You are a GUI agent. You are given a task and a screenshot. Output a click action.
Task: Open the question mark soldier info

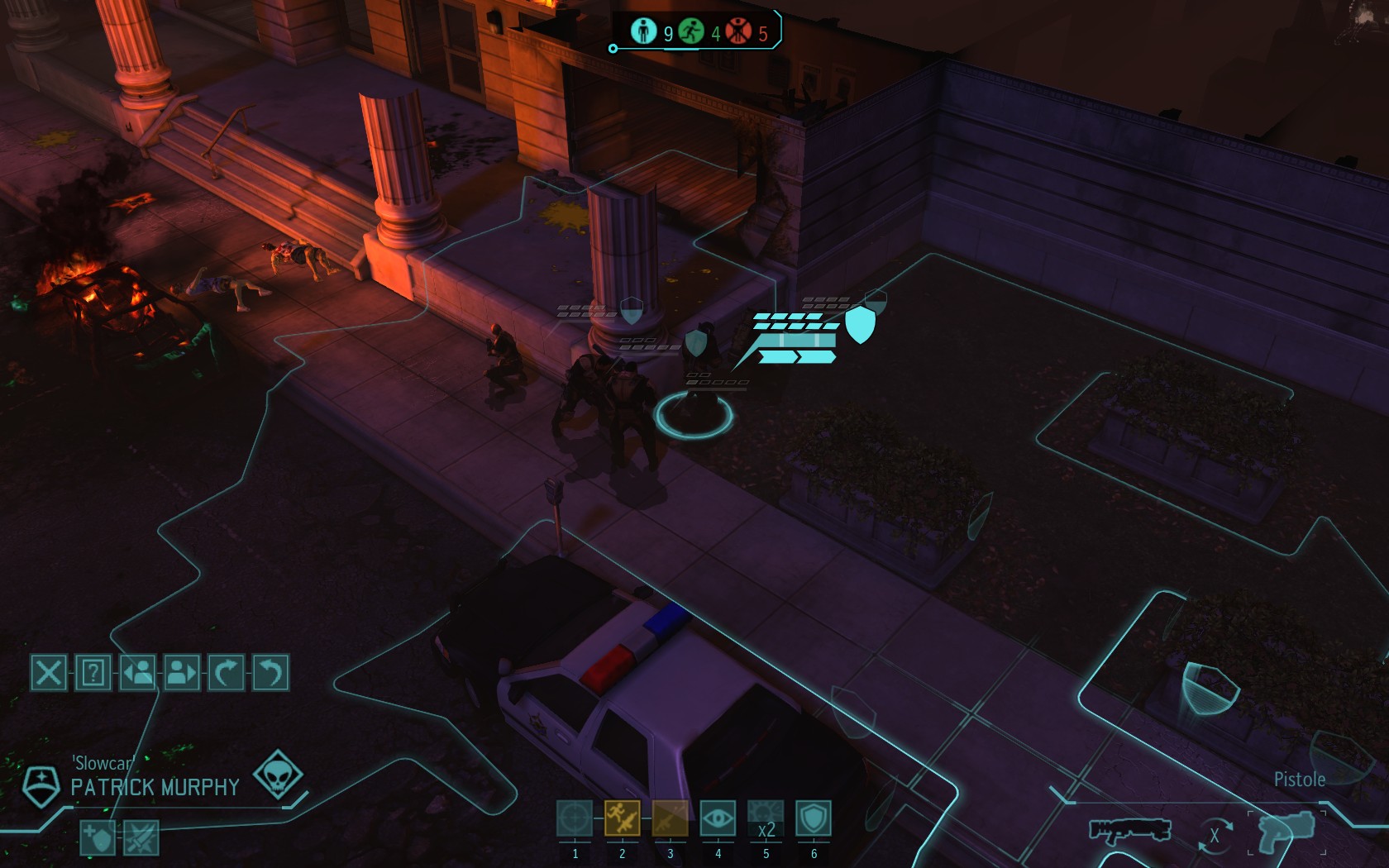point(93,673)
